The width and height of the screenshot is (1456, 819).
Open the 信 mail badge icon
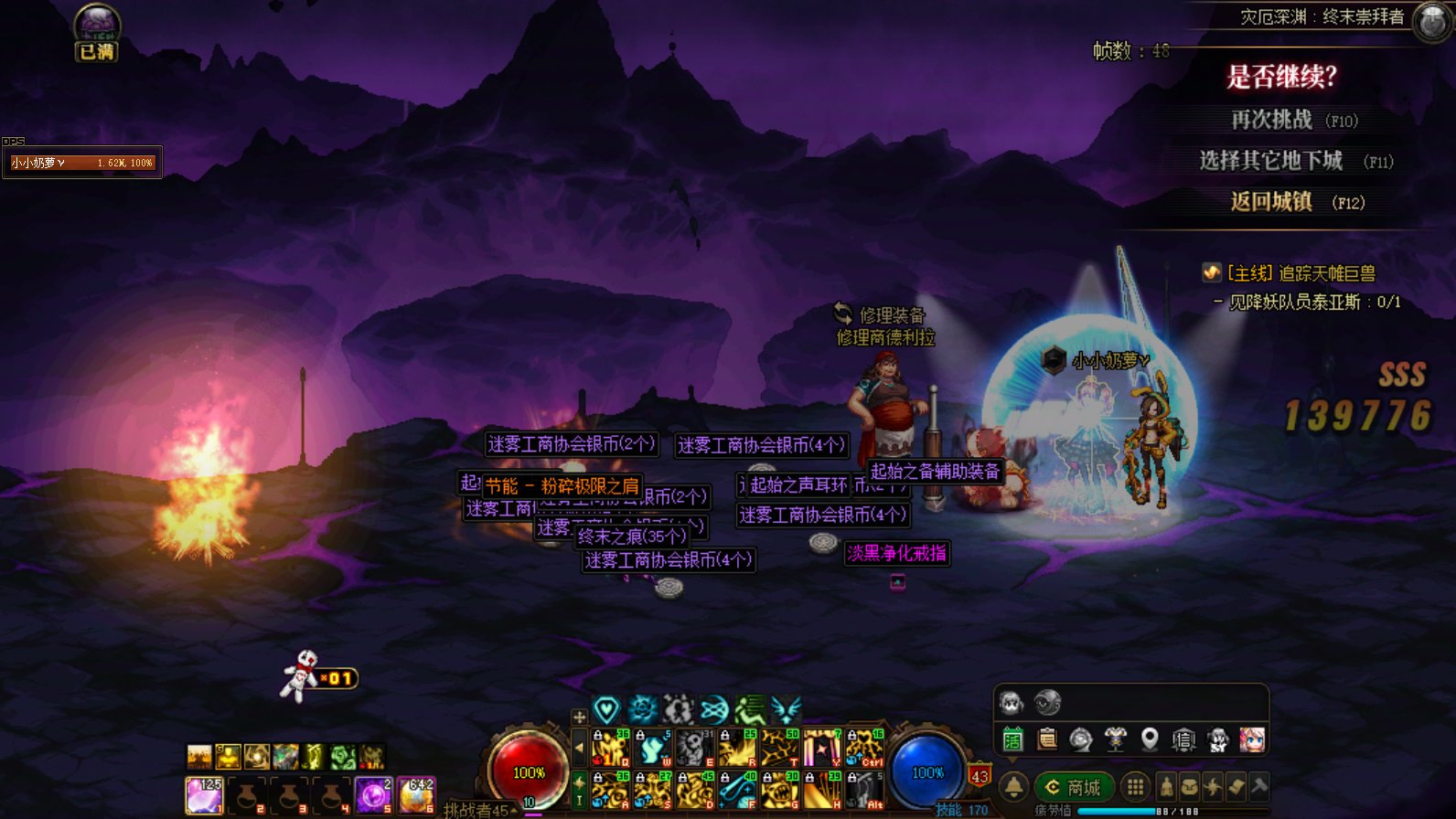pos(1183,739)
